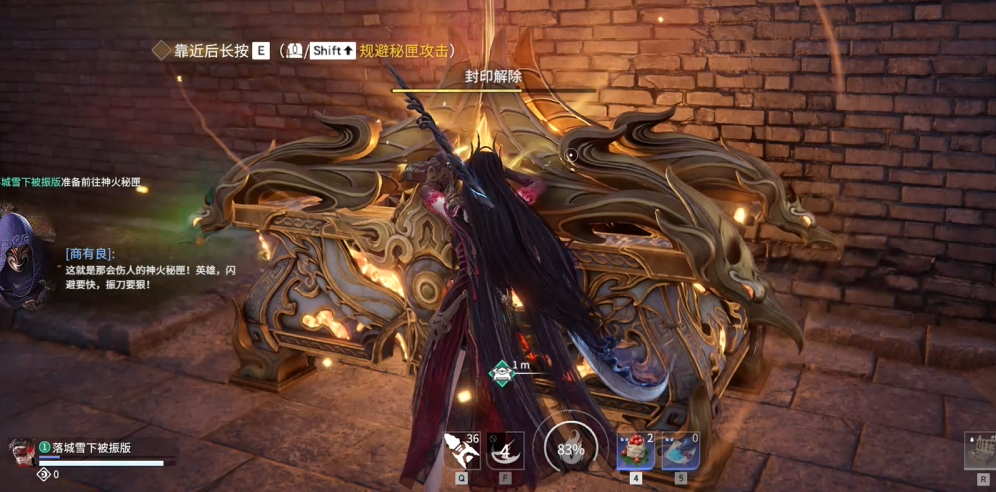Select the red-masked player portrait
996x492 pixels.
tap(20, 453)
